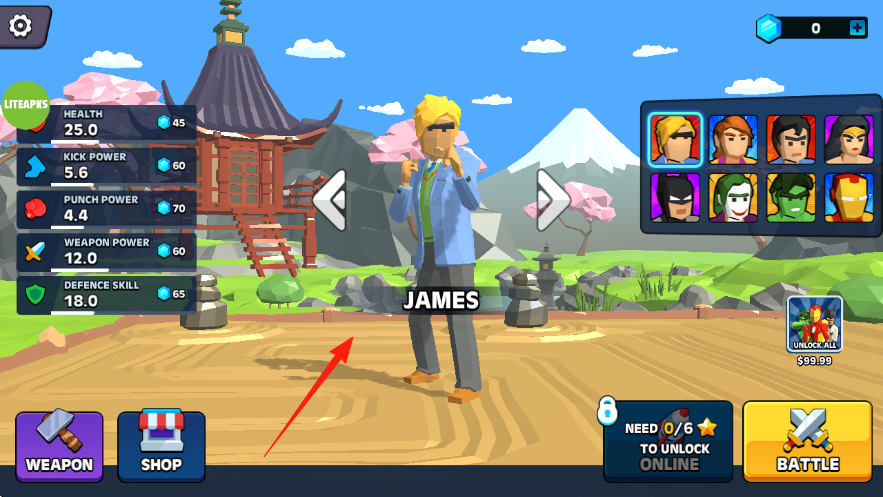Image resolution: width=883 pixels, height=497 pixels.
Task: Select the blond sunglasses character portrait
Action: [675, 139]
